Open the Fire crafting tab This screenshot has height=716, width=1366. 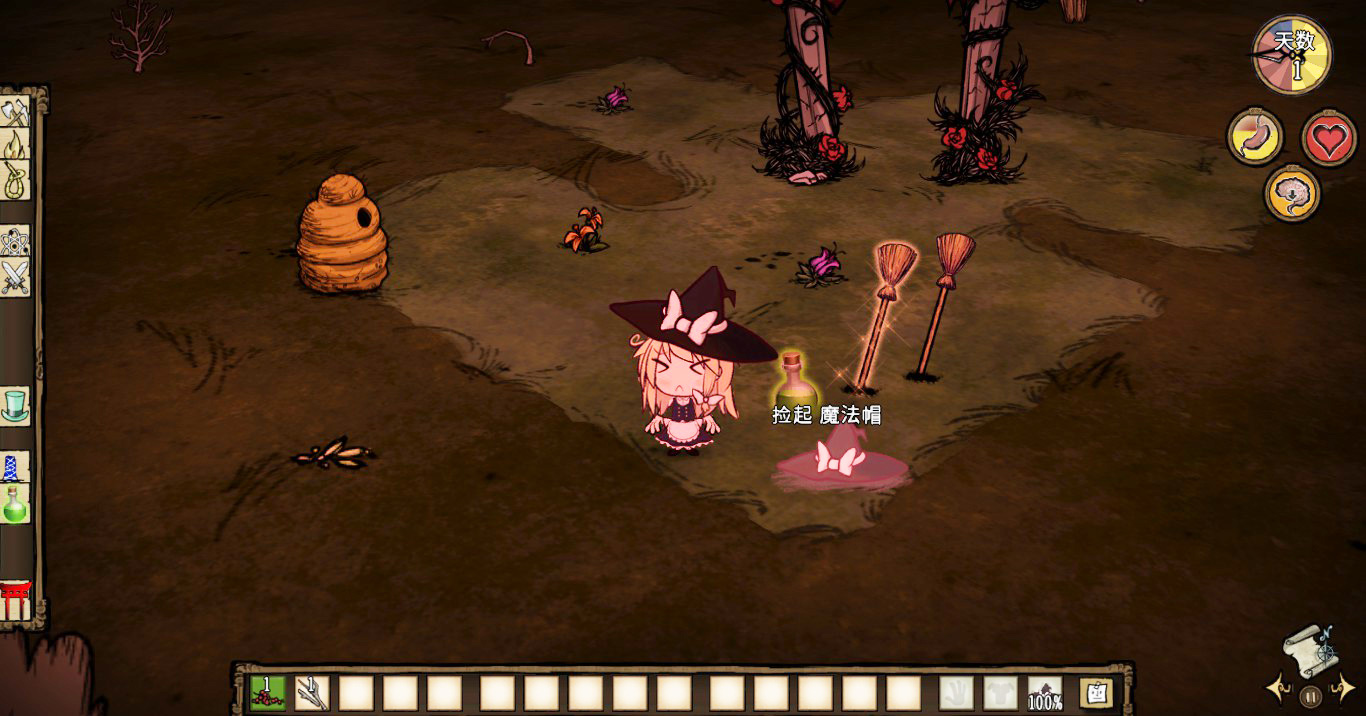pyautogui.click(x=15, y=147)
